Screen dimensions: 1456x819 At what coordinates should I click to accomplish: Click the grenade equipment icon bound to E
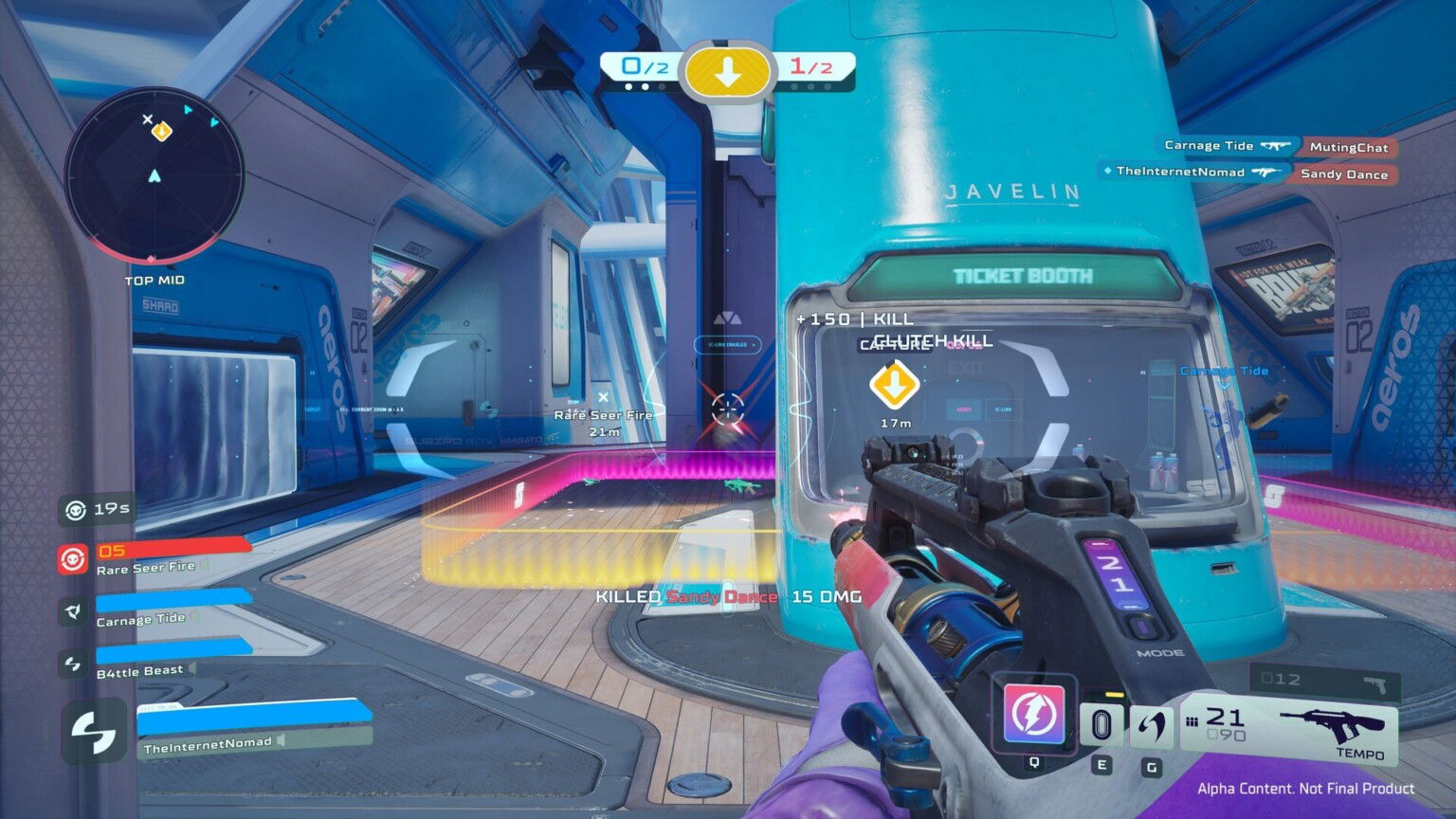point(1102,726)
